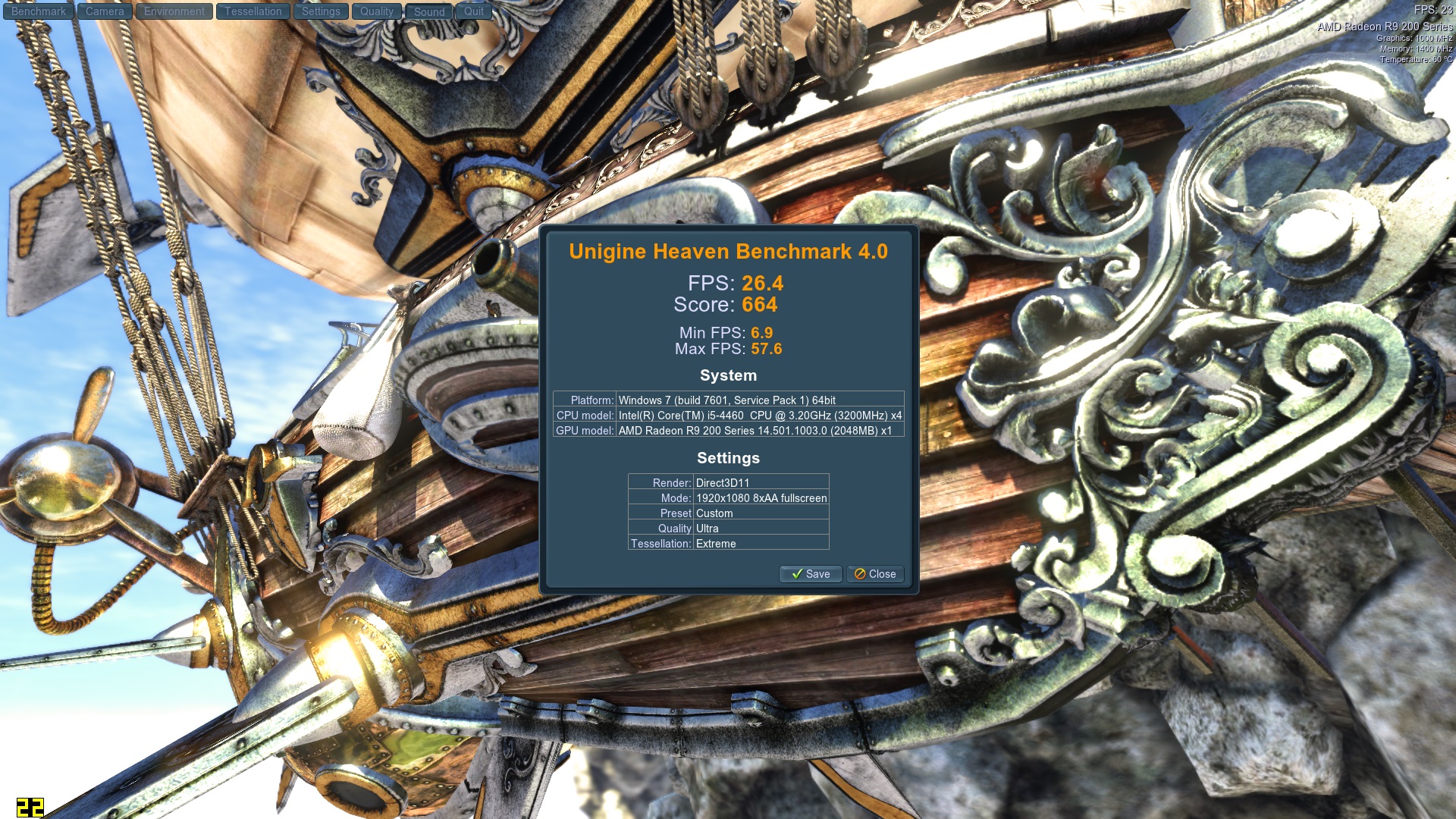Close the benchmark results dialog
The image size is (1456, 819).
[x=875, y=574]
